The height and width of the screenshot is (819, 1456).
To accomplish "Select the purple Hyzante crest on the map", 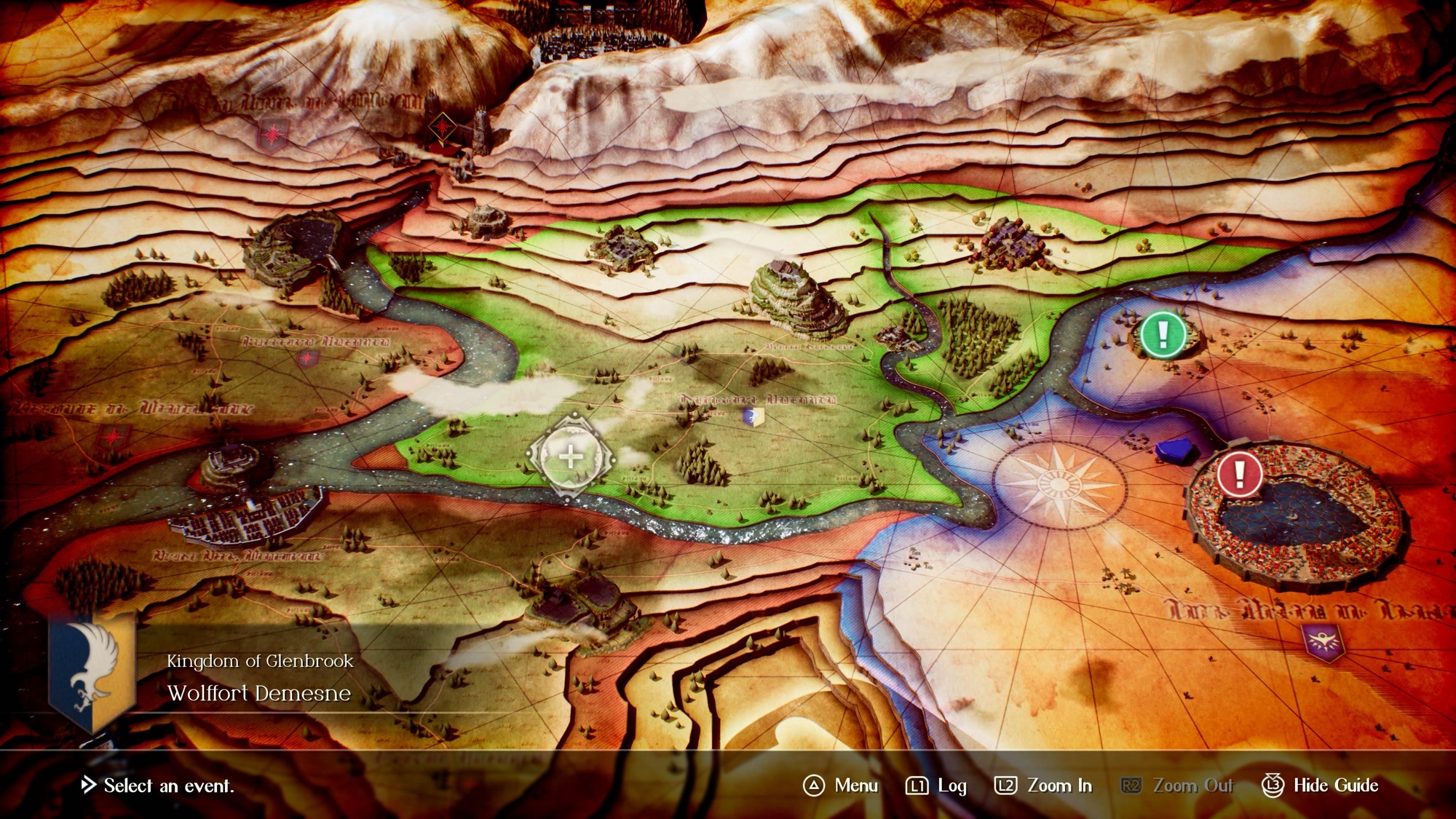I will (1323, 642).
